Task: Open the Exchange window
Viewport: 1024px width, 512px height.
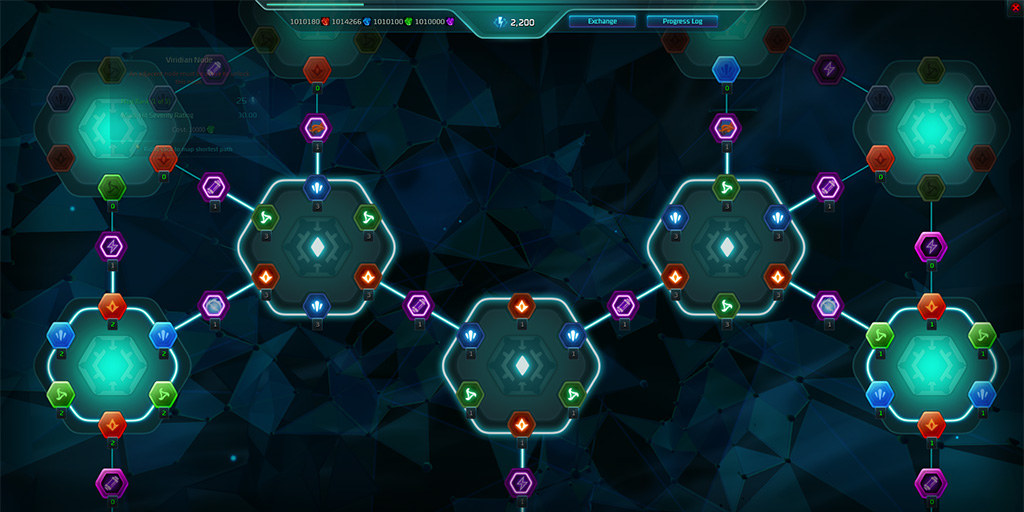Action: pos(602,21)
